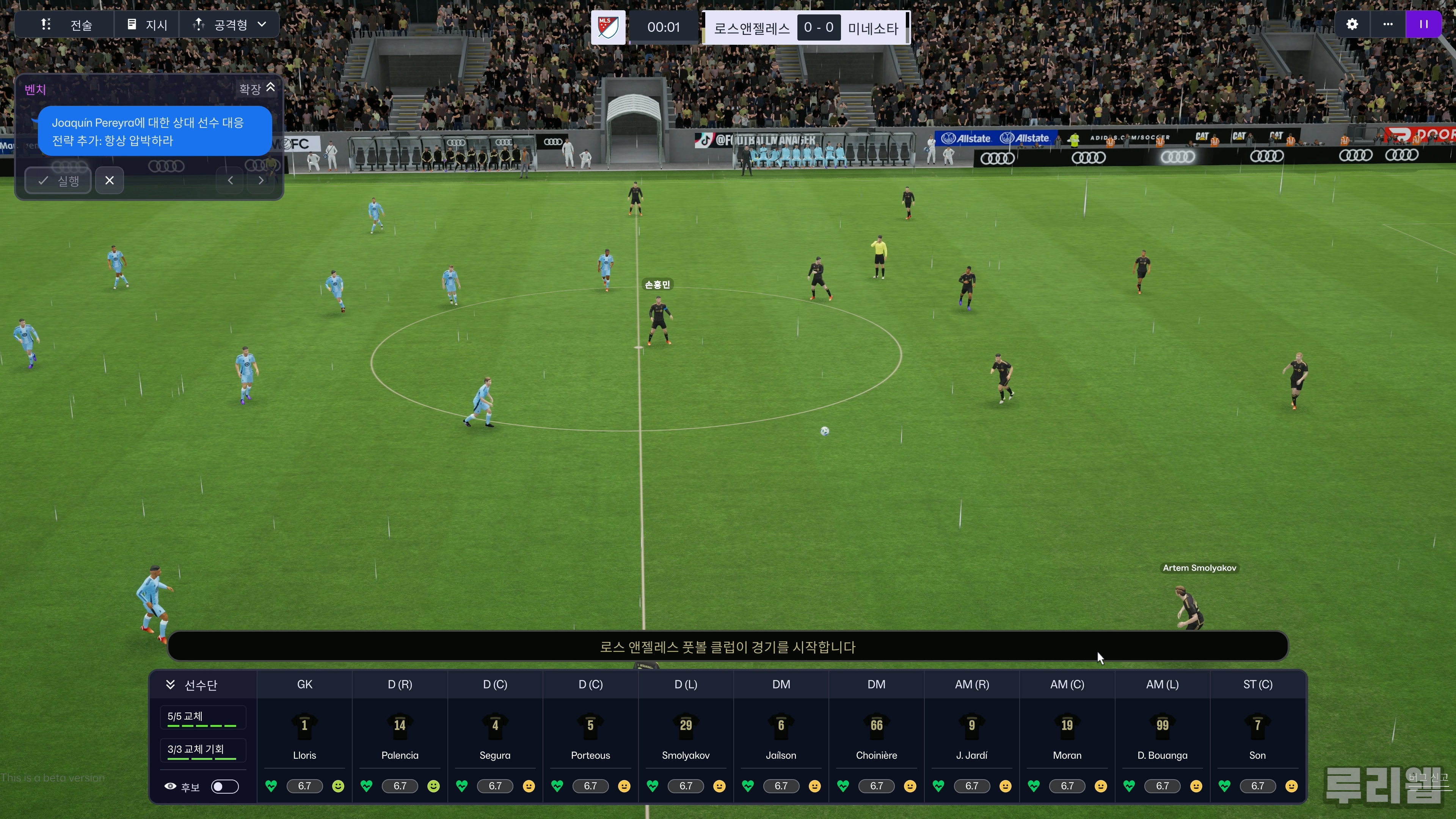Open the gear settings menu
Screen dimensions: 1456x819
point(1351,25)
